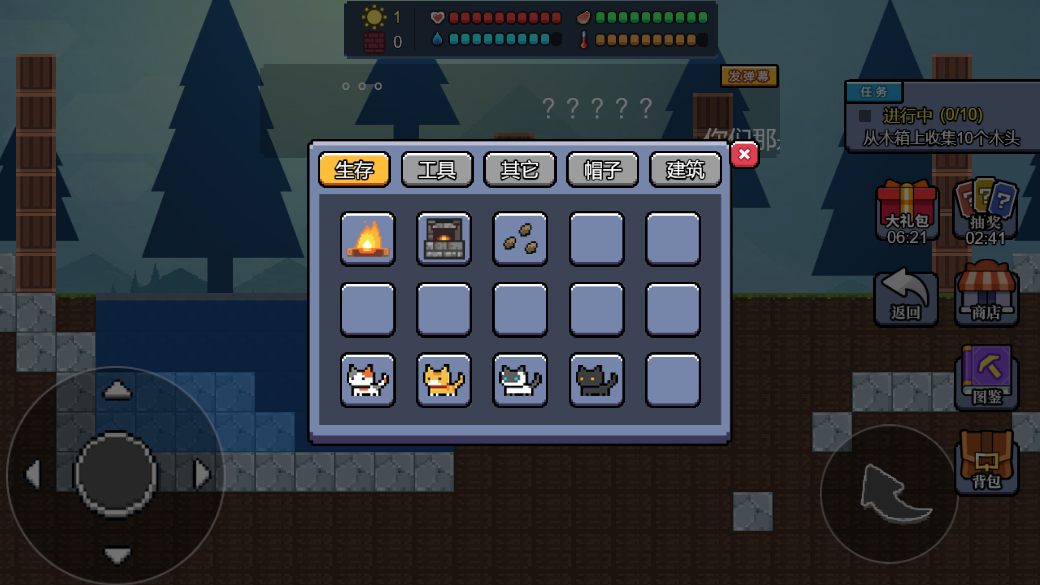Choose the stone furnace slot
Viewport: 1040px width, 585px height.
pyautogui.click(x=444, y=239)
